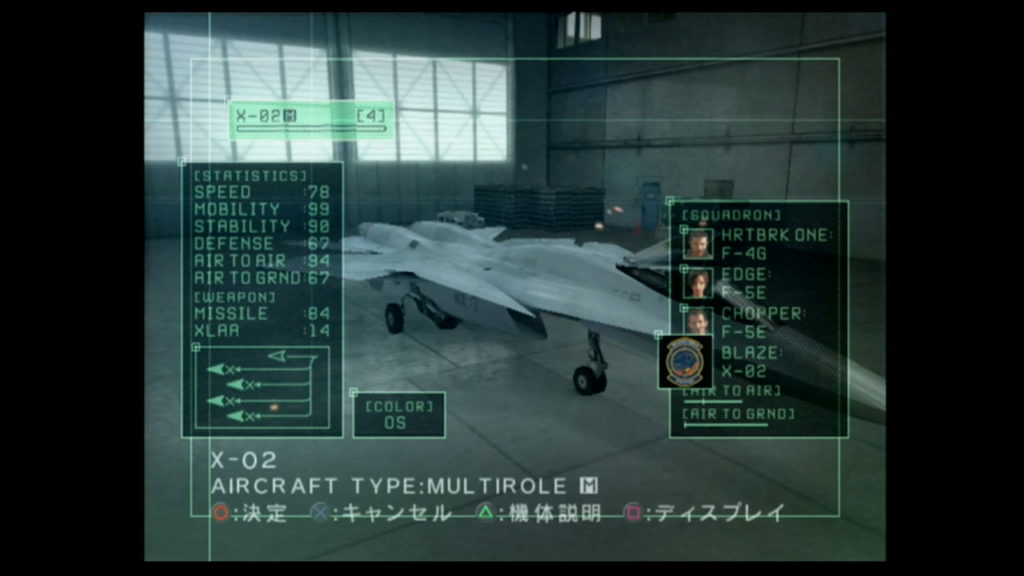This screenshot has width=1024, height=576.
Task: Select the X-02 aircraft selector bar
Action: (310, 118)
